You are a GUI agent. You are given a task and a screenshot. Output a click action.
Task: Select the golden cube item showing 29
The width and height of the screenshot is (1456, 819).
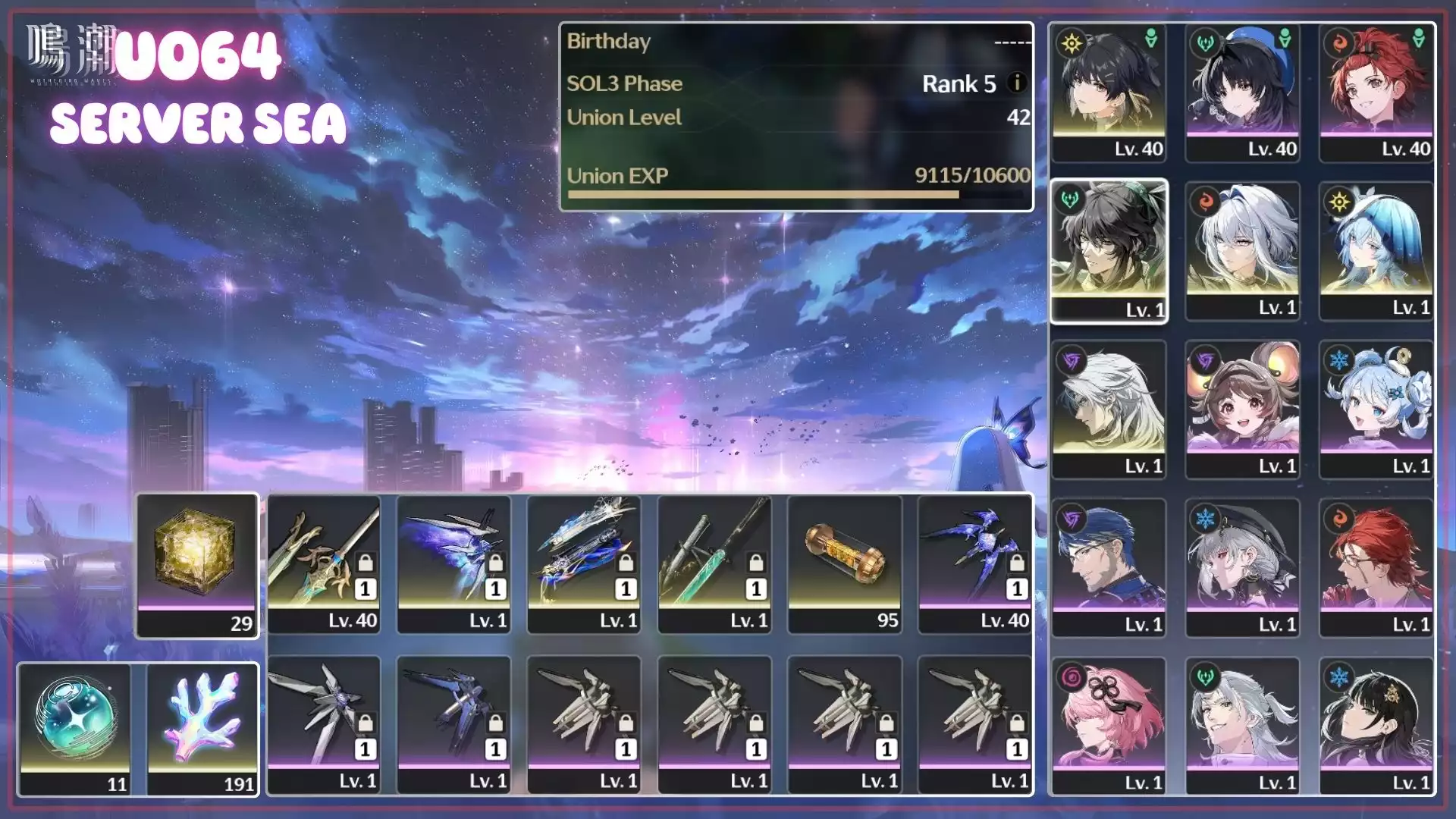click(x=197, y=565)
